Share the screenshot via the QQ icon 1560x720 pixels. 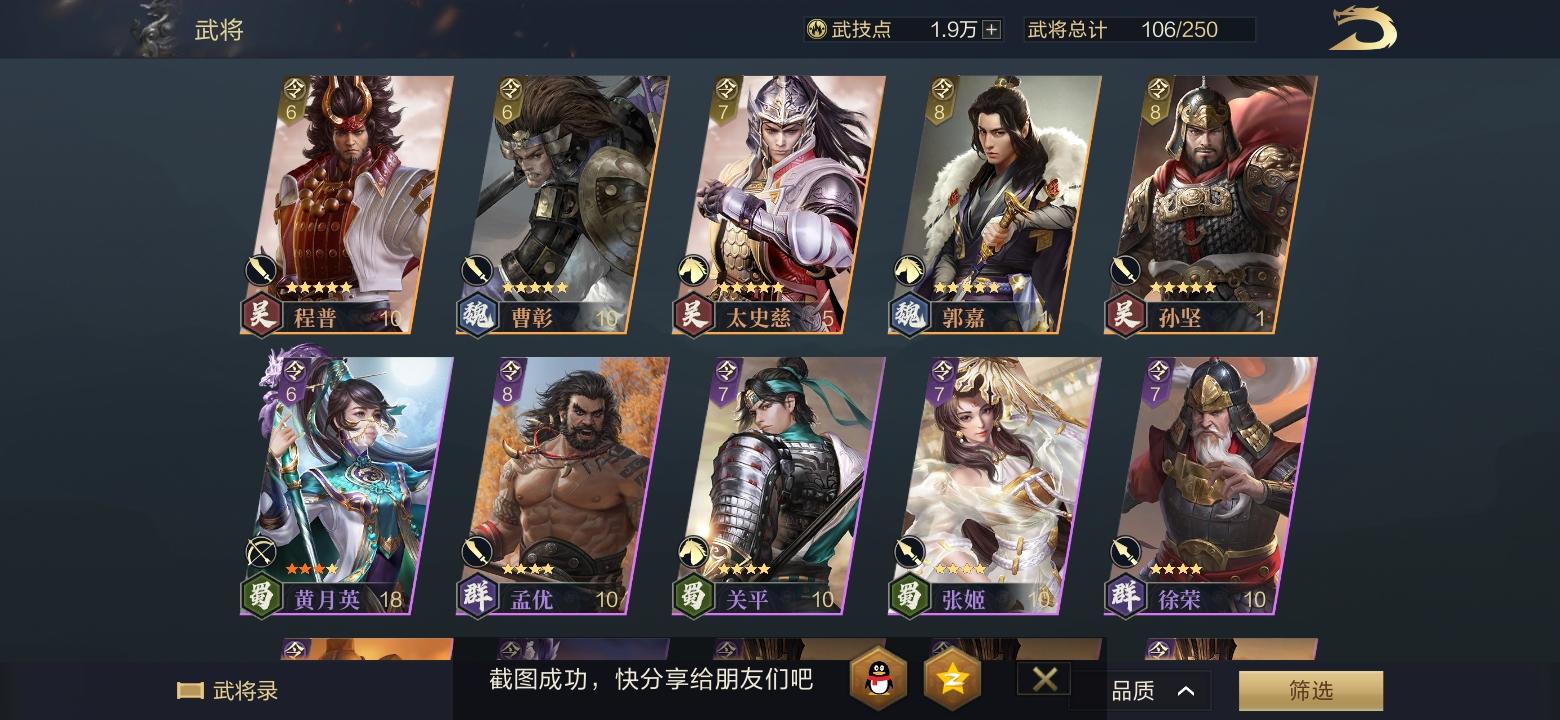click(880, 679)
